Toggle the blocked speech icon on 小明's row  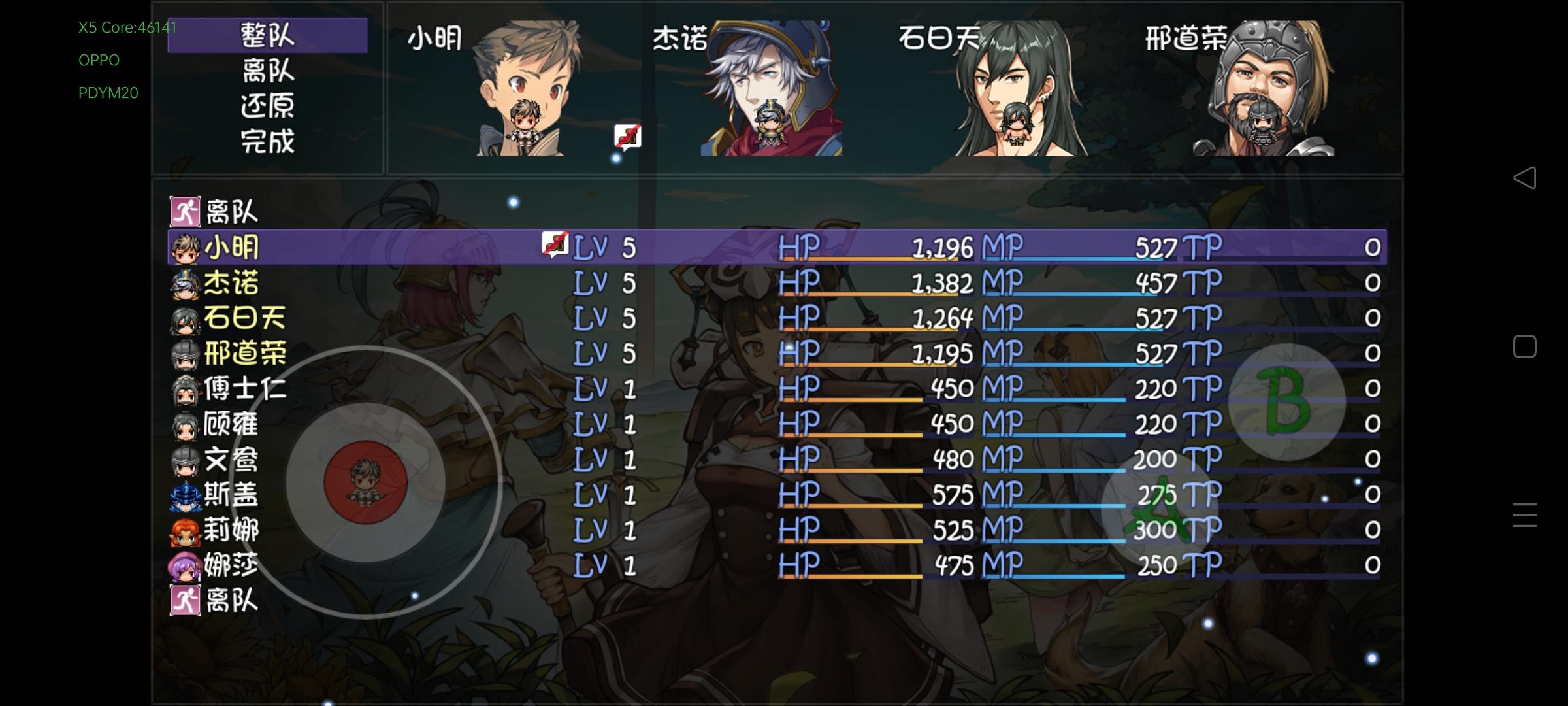click(556, 246)
